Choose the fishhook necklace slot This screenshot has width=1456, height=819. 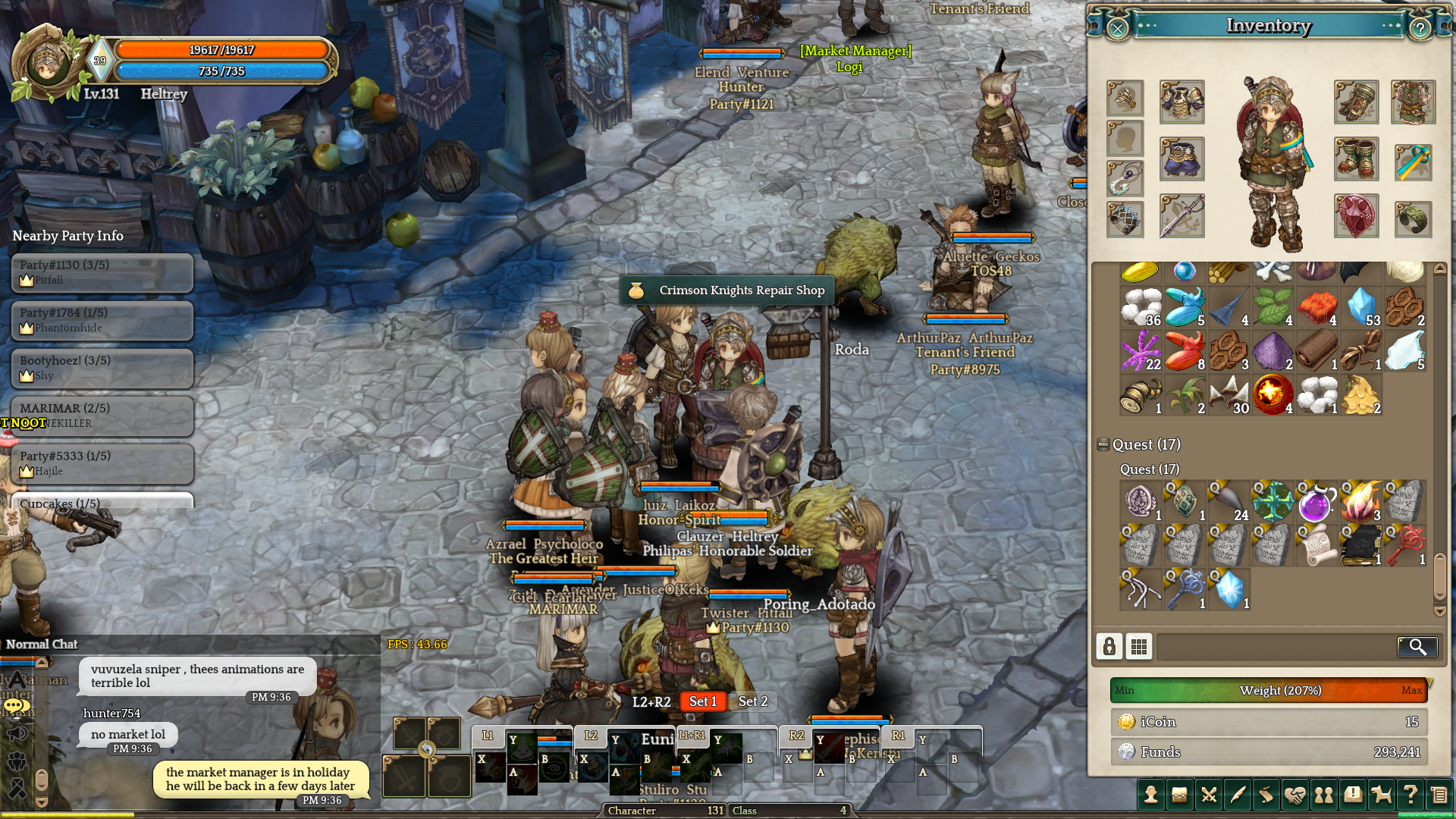(1125, 179)
